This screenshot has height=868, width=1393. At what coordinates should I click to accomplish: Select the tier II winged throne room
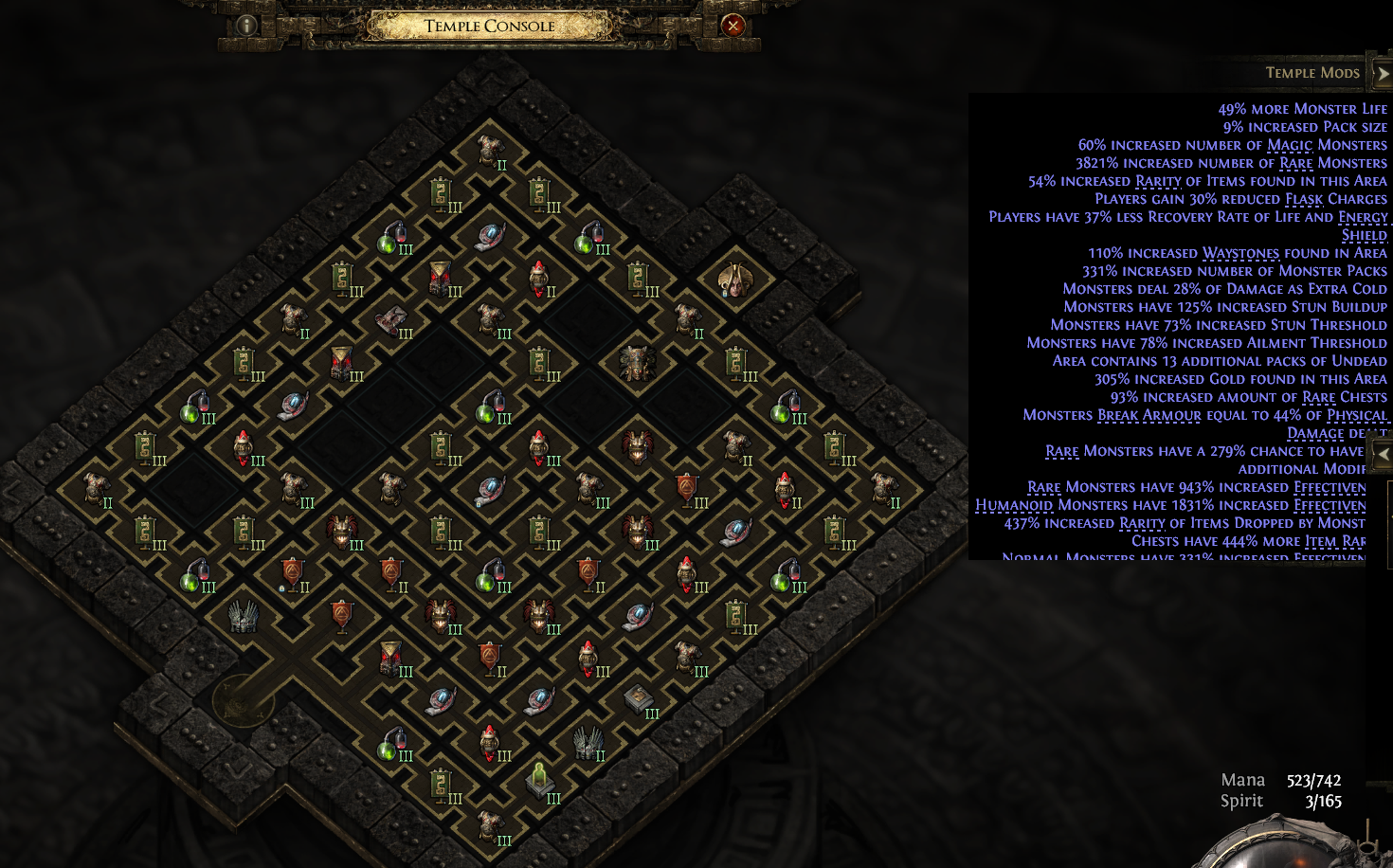pyautogui.click(x=588, y=742)
